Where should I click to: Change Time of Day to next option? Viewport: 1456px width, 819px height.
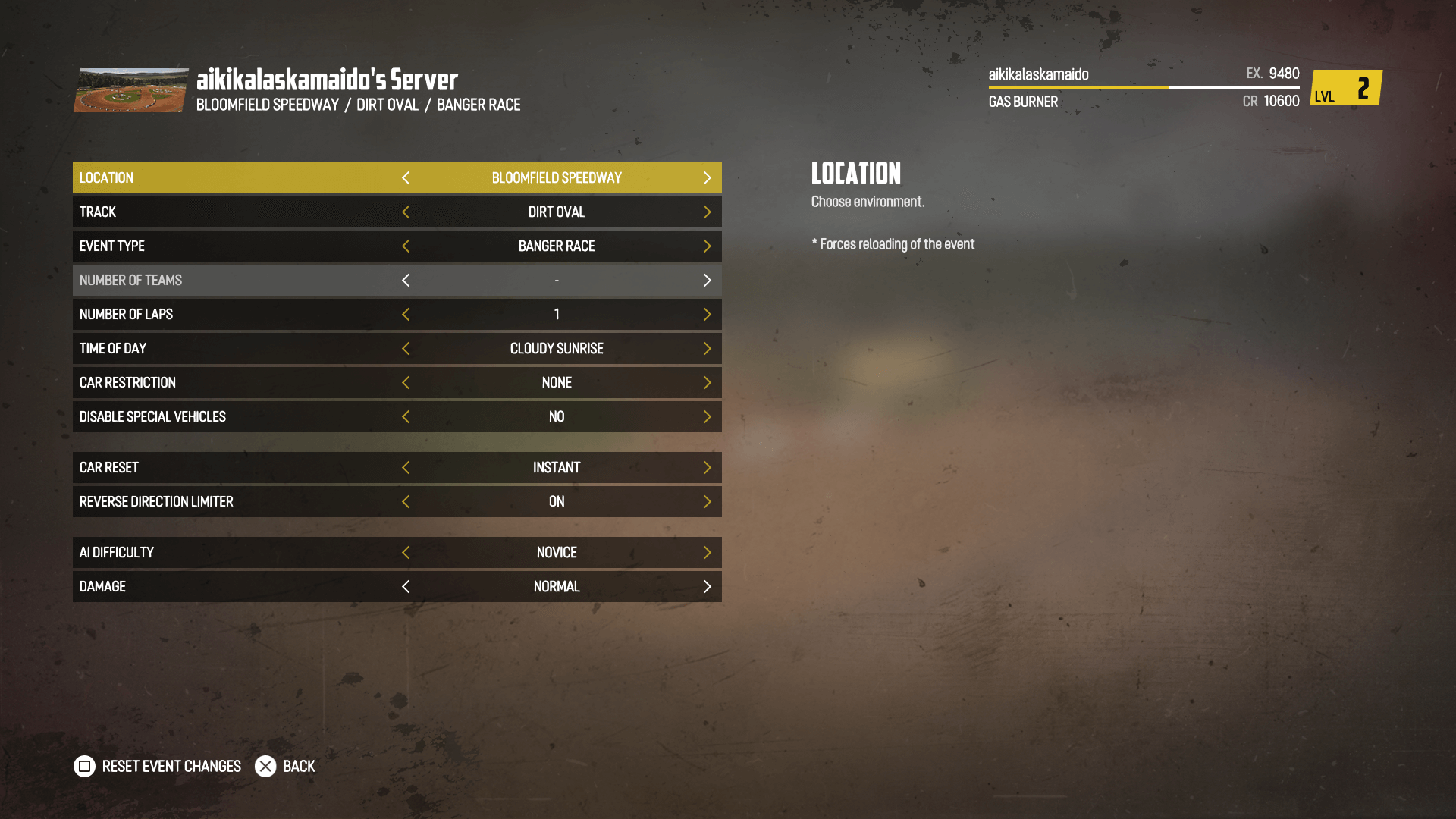(707, 349)
